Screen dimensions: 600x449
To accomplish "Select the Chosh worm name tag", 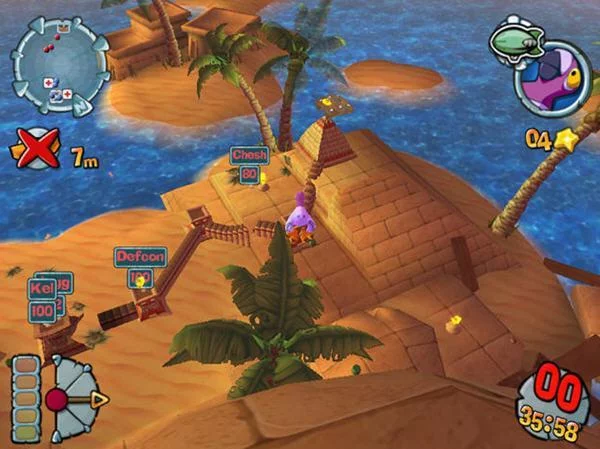I will [x=248, y=155].
